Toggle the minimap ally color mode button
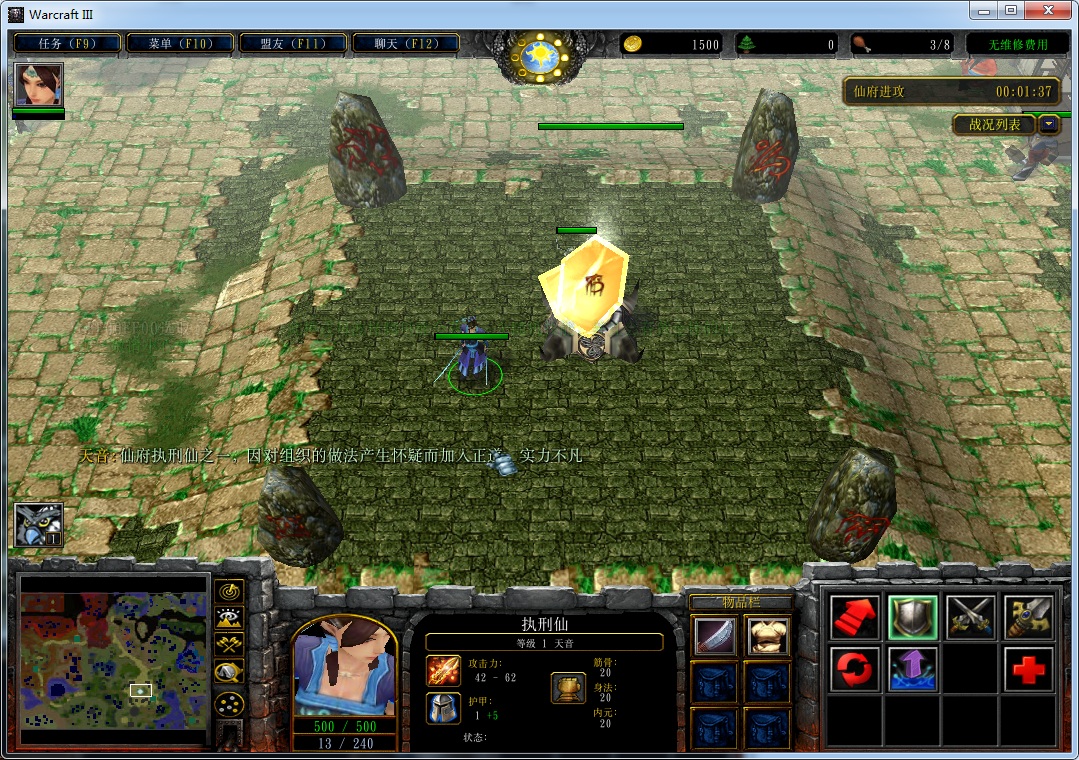 (230, 646)
